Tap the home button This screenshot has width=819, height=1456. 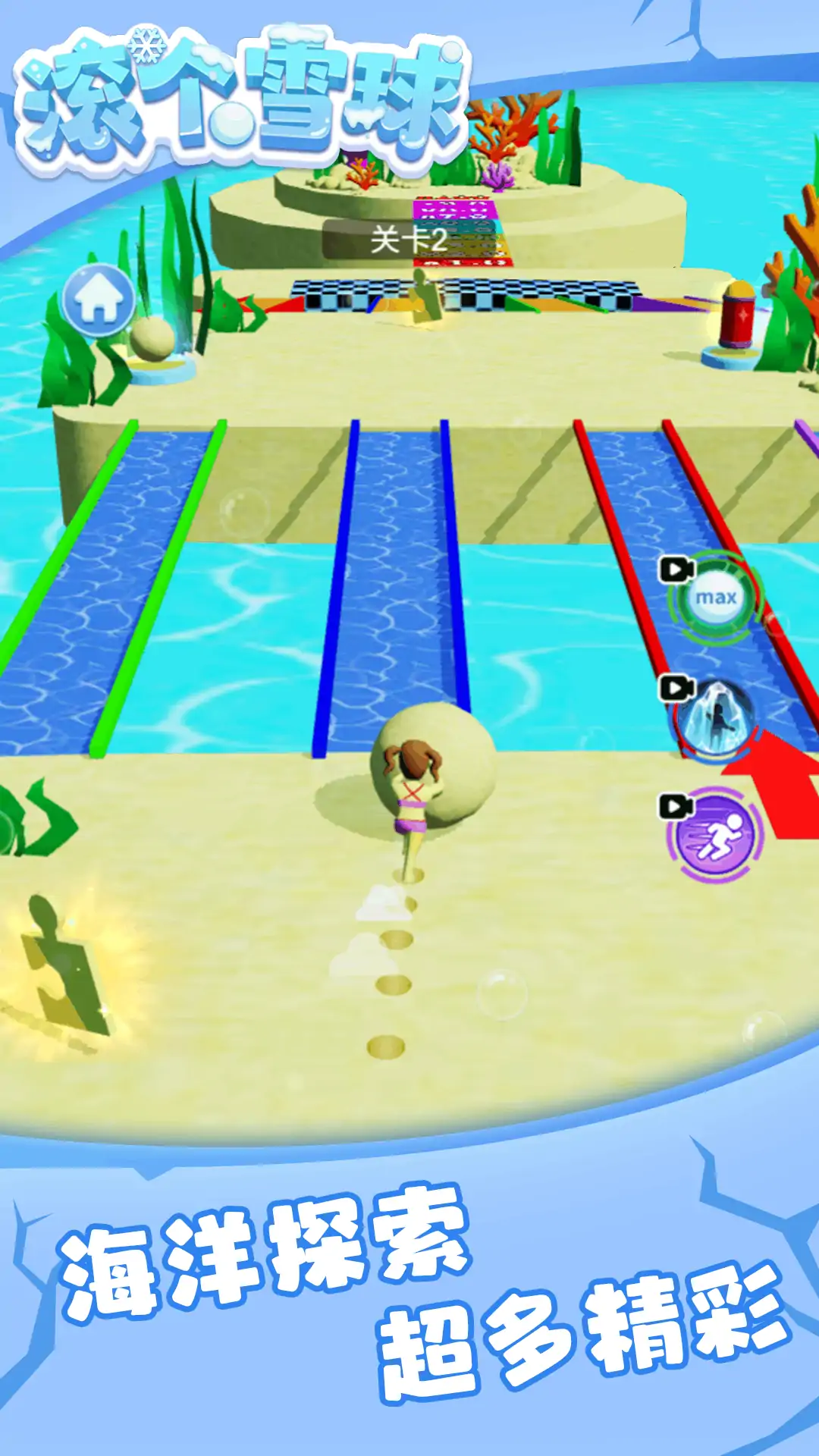coord(99,300)
